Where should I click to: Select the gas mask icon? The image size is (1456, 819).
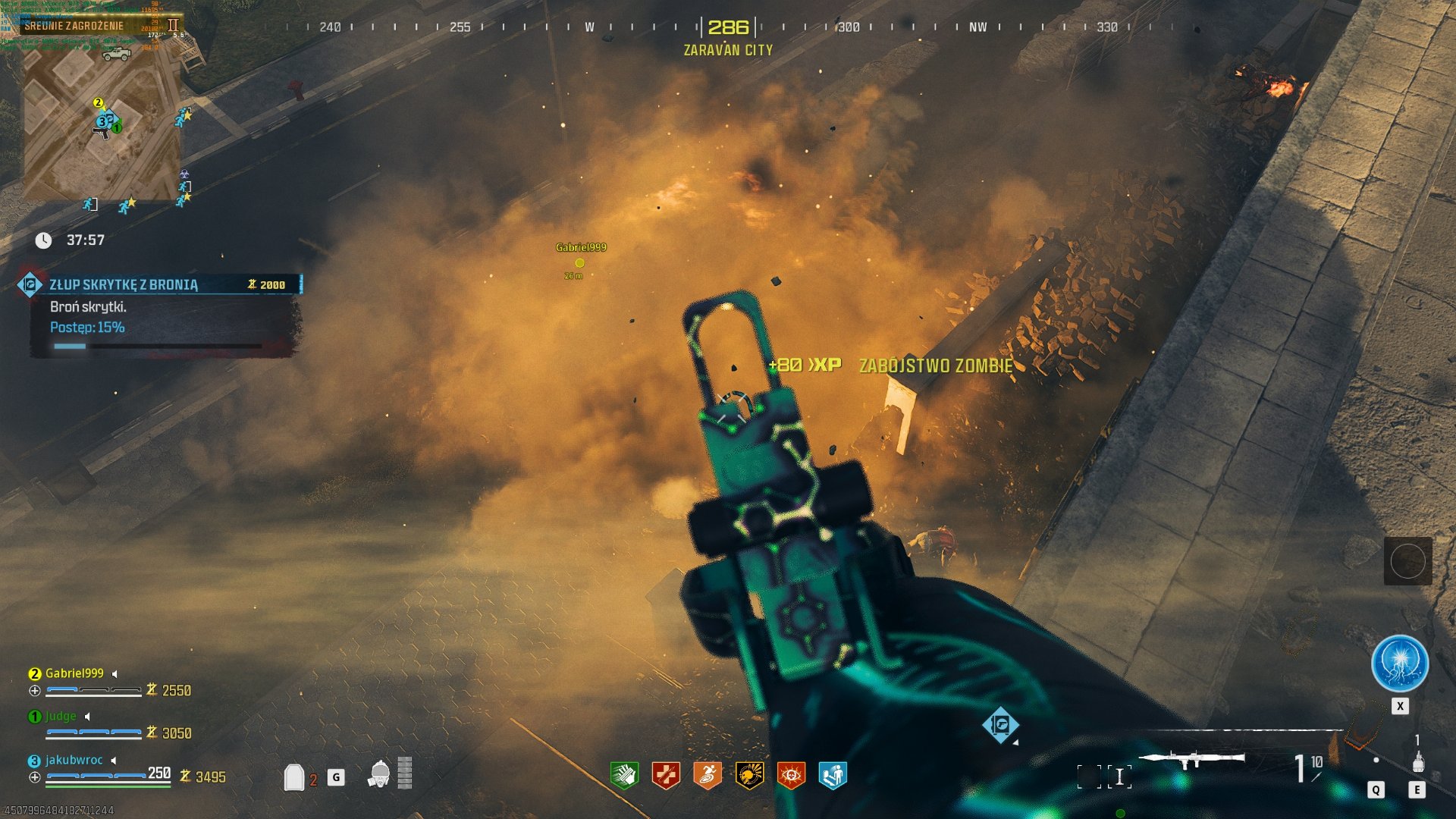point(380,774)
